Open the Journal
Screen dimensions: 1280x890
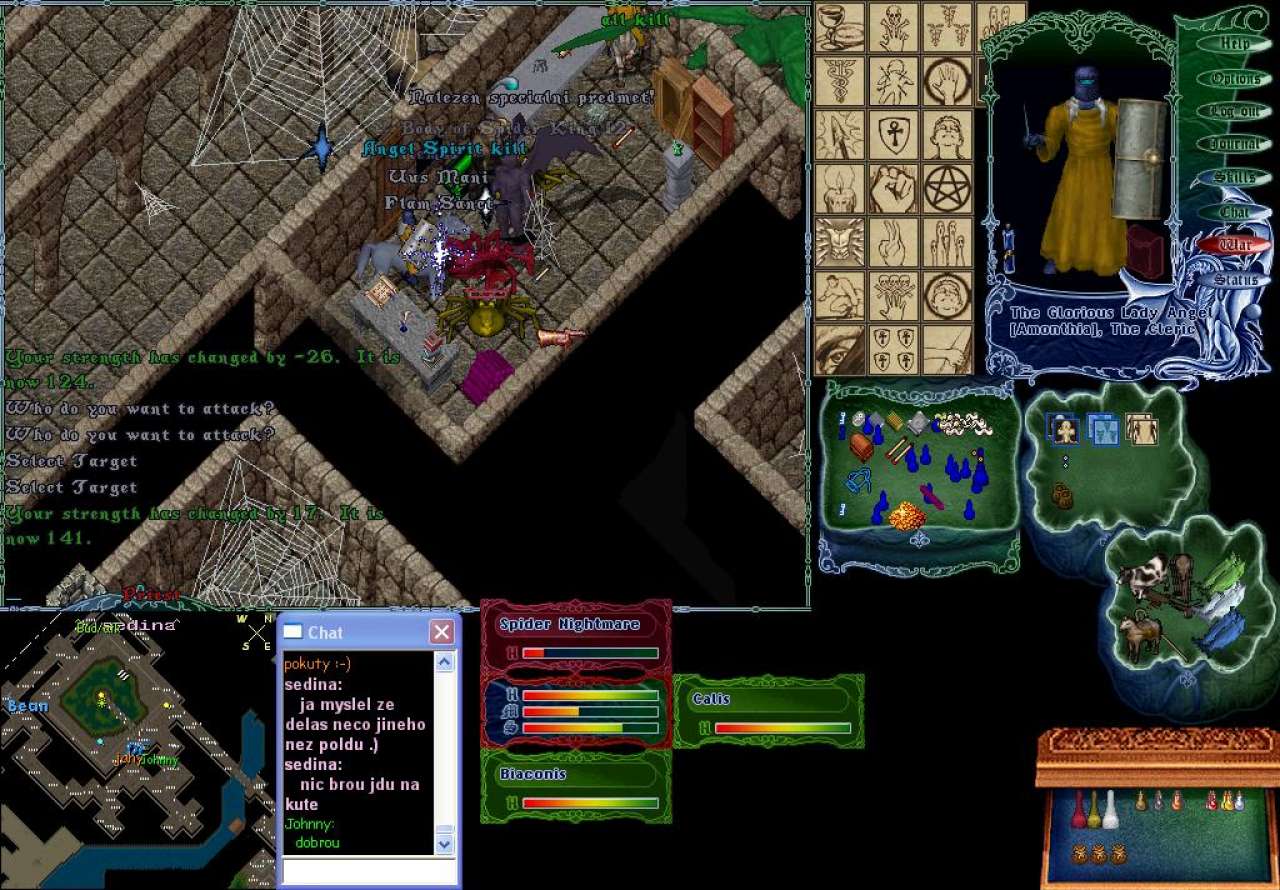1236,144
